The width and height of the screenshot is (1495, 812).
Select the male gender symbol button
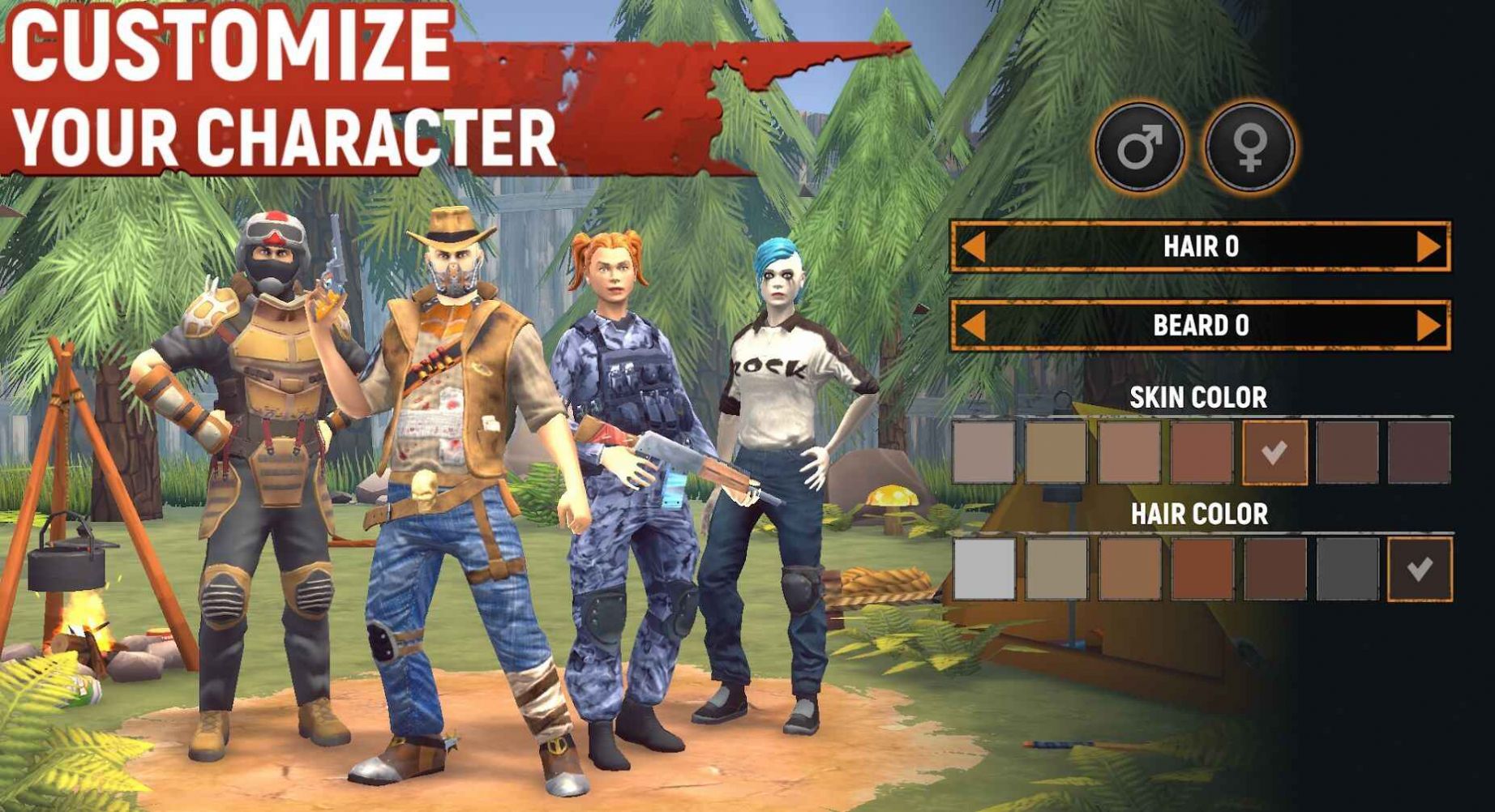point(1139,147)
